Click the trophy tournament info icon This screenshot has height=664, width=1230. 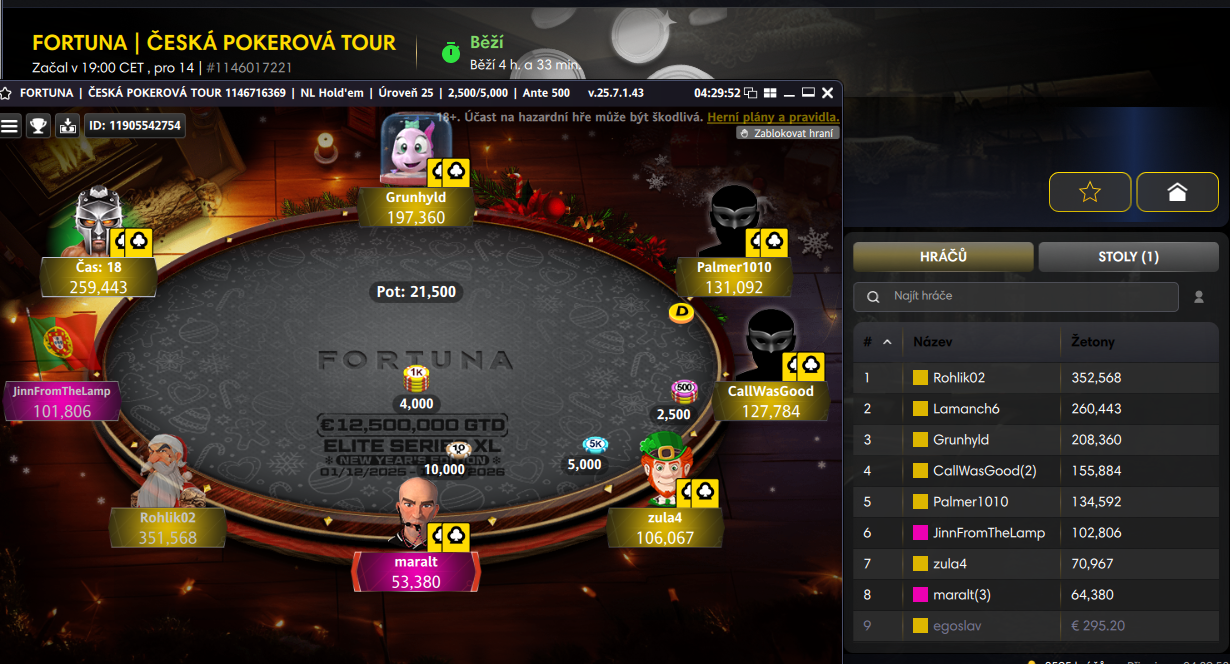pyautogui.click(x=38, y=125)
